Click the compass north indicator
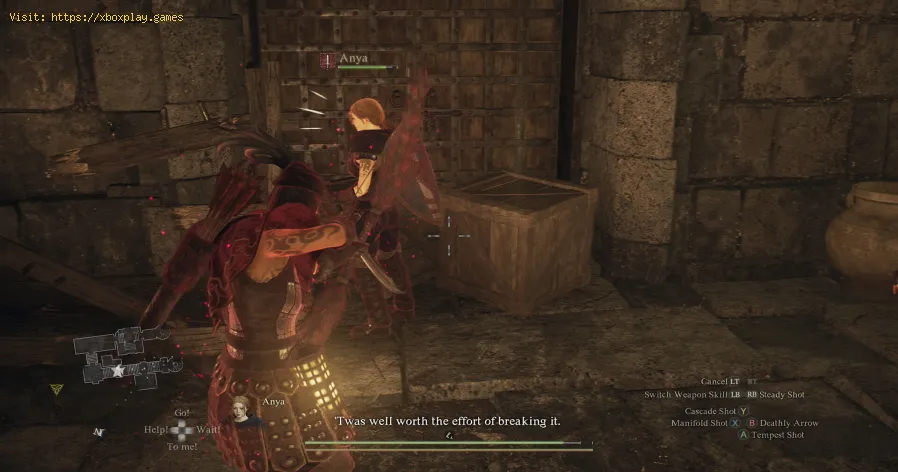 click(100, 432)
